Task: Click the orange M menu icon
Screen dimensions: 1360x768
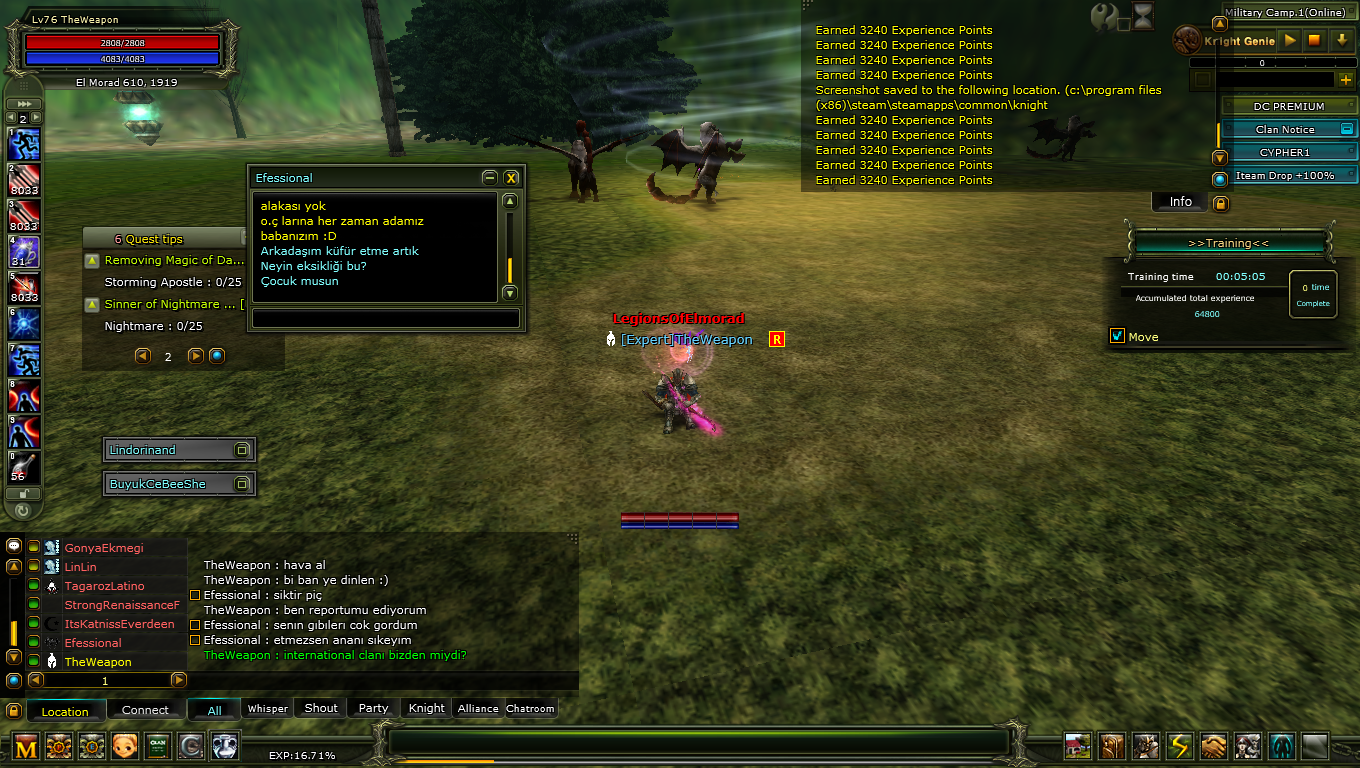Action: (27, 746)
